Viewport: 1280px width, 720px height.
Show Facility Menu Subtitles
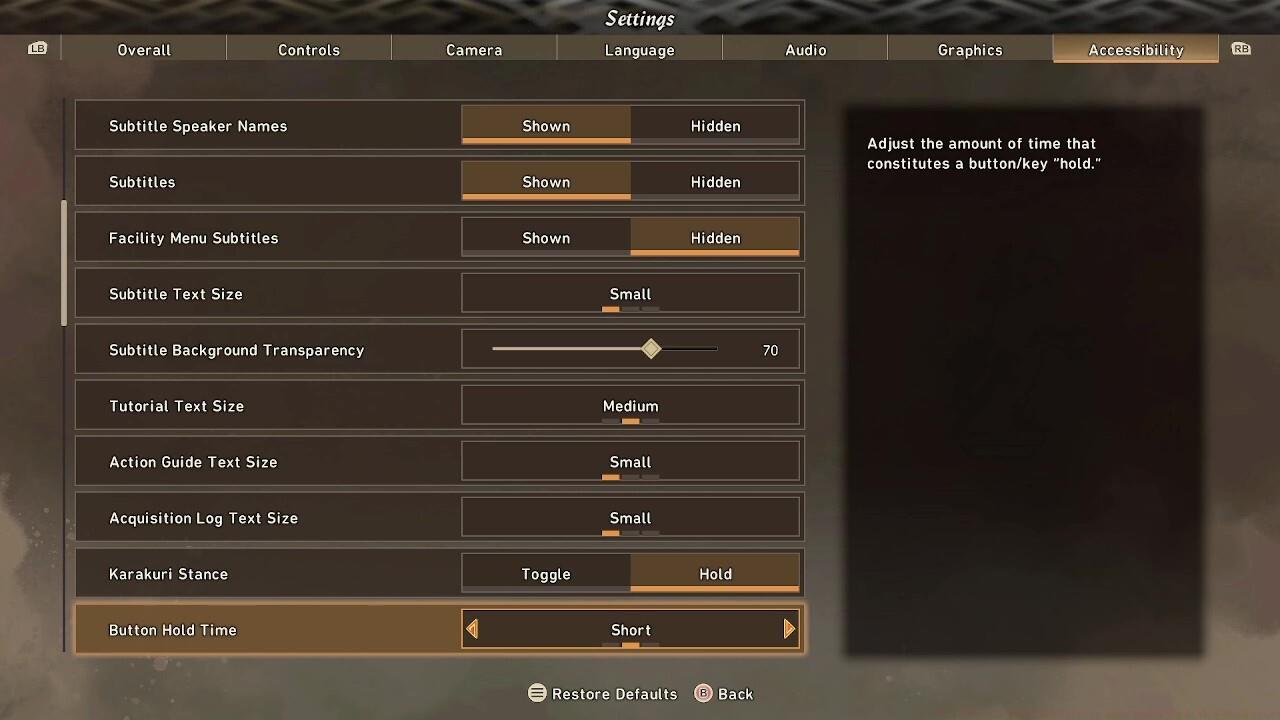tap(546, 238)
